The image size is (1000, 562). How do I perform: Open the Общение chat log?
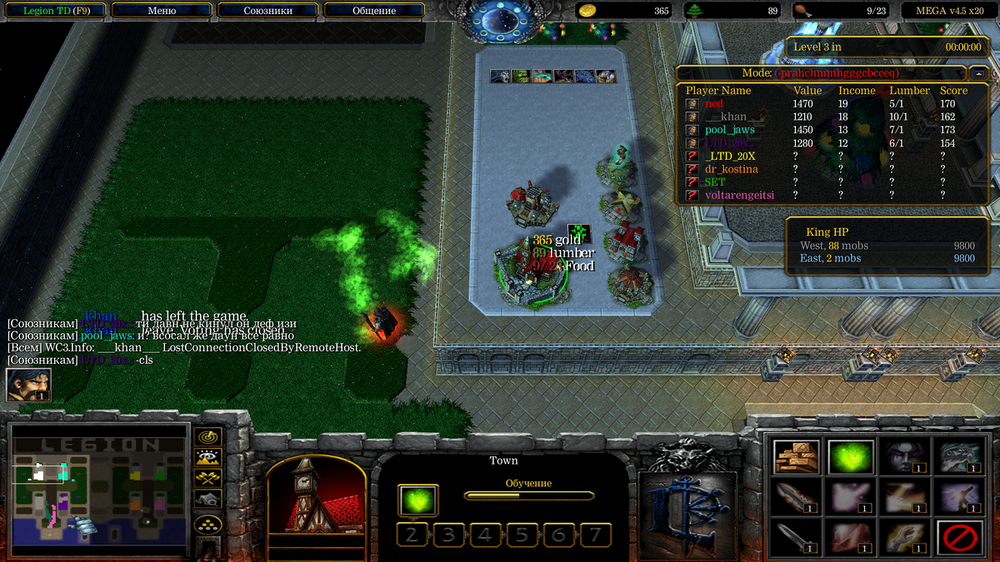[374, 11]
